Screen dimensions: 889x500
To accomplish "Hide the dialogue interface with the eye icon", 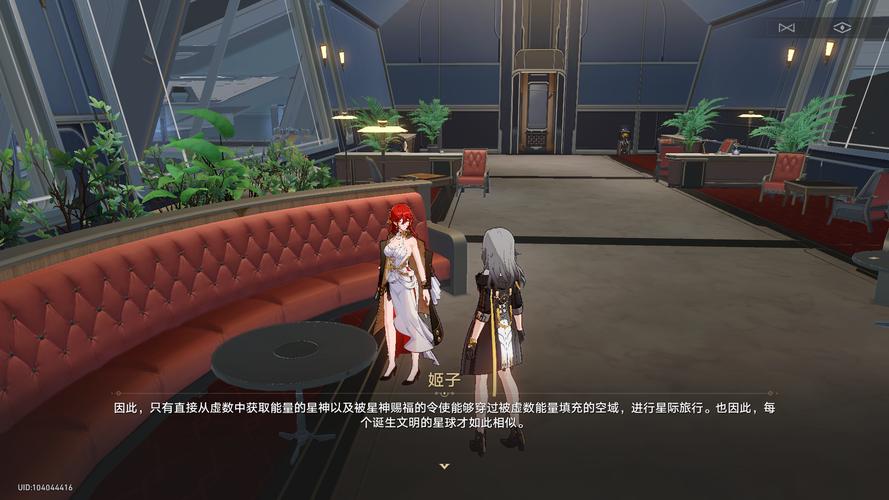I will [842, 27].
